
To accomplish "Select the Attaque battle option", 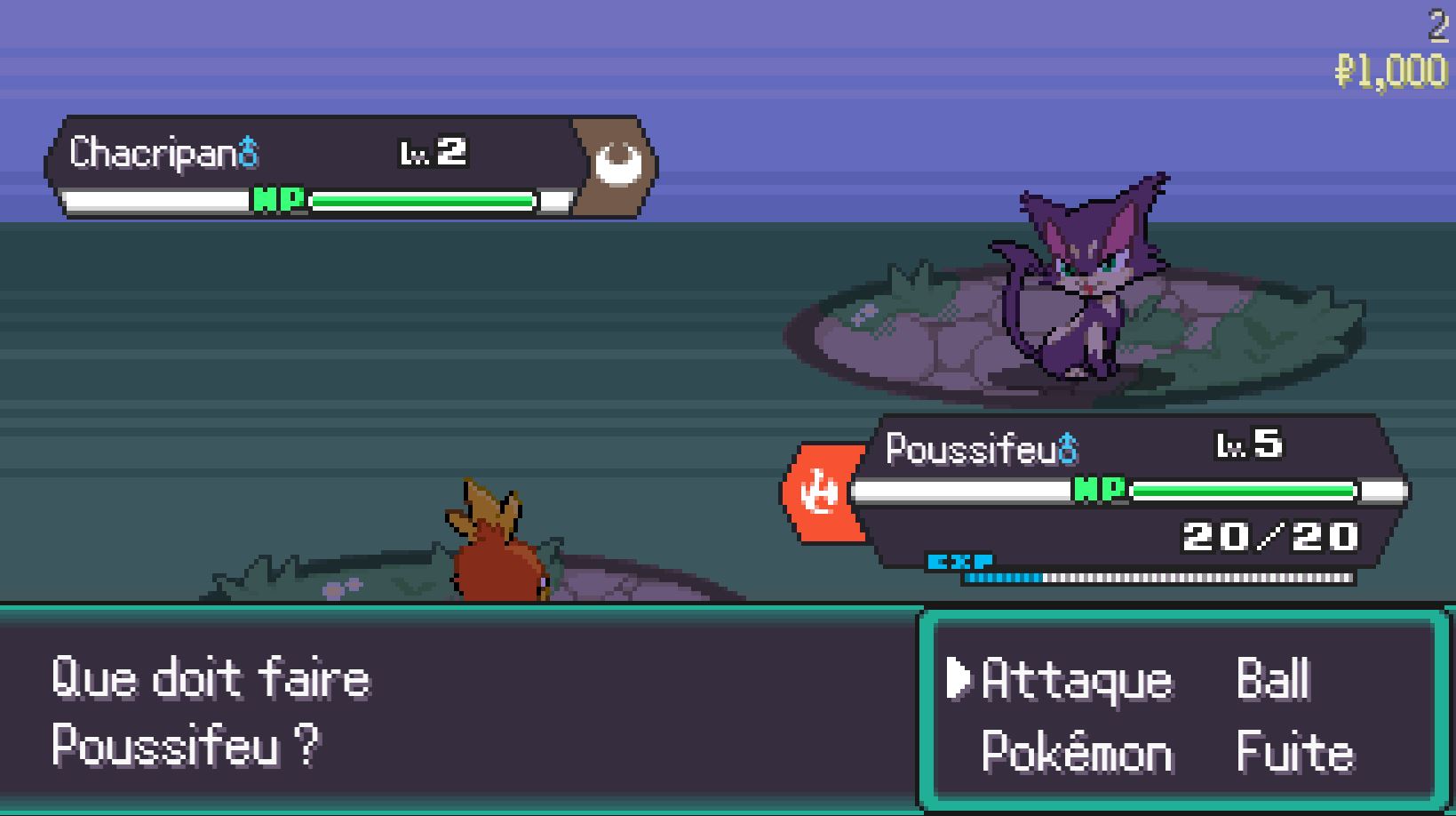I will pos(1075,681).
